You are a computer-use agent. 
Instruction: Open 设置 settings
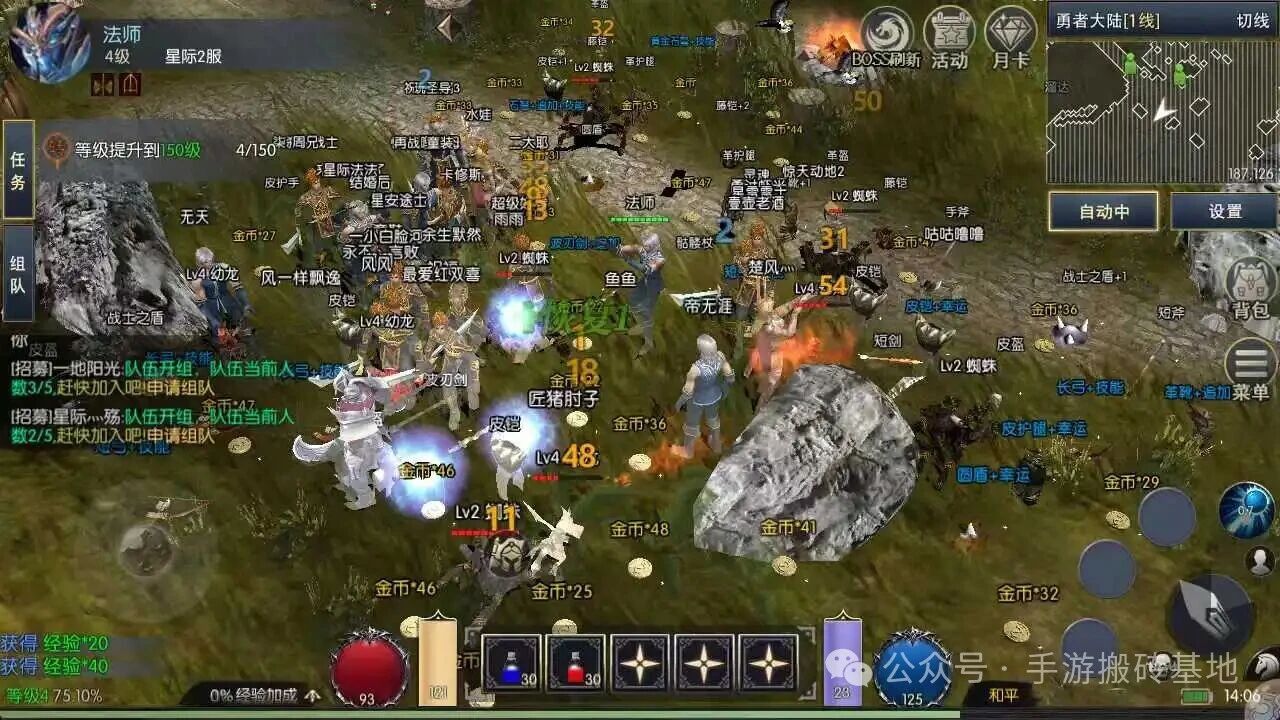point(1224,209)
